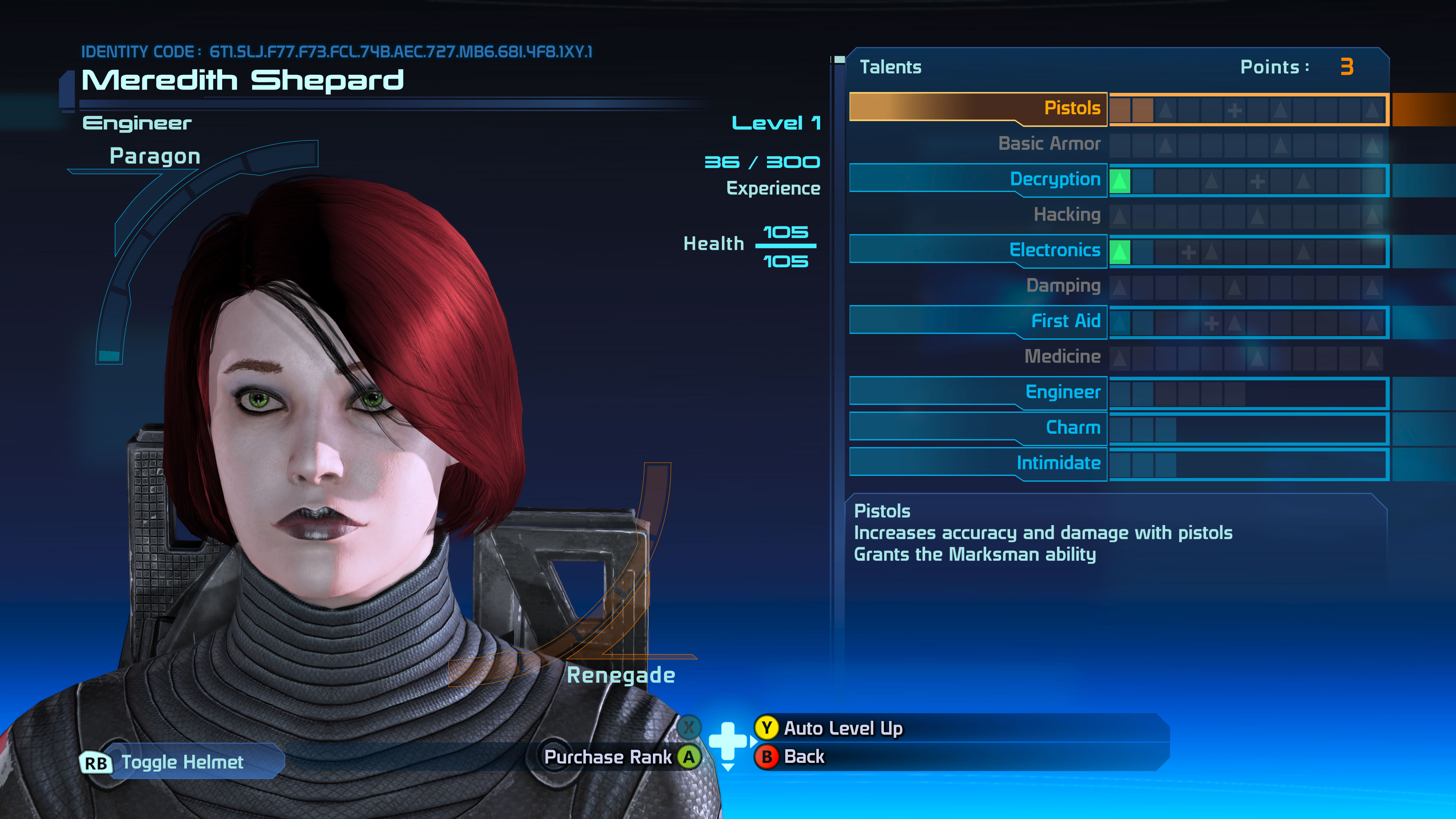Image resolution: width=1456 pixels, height=819 pixels.
Task: Choose the Damping talent
Action: [x=1062, y=286]
